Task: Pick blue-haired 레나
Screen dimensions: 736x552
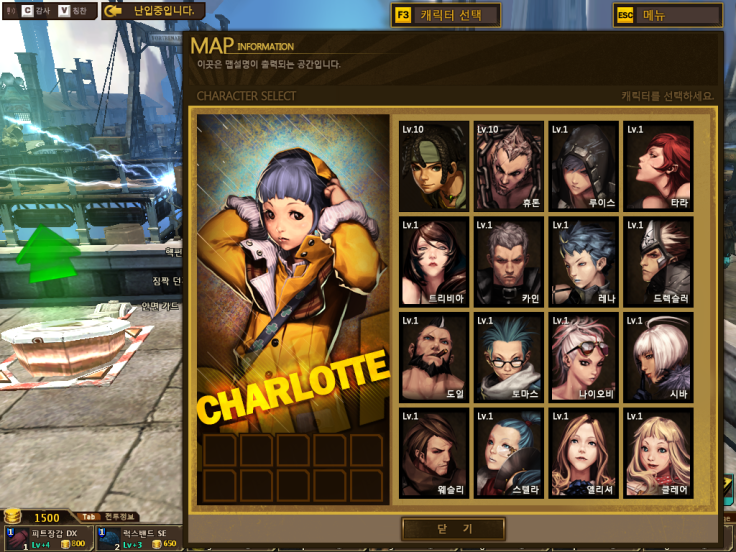Action: pyautogui.click(x=583, y=261)
